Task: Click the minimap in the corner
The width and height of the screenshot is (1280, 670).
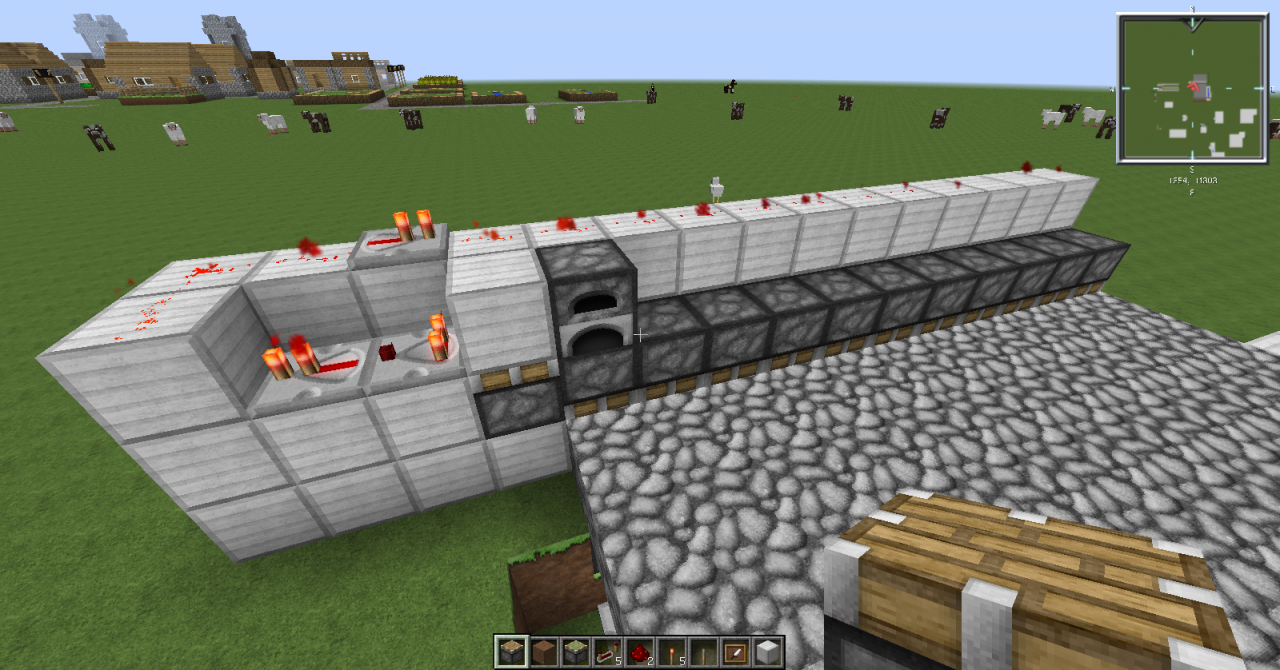Action: pyautogui.click(x=1191, y=88)
